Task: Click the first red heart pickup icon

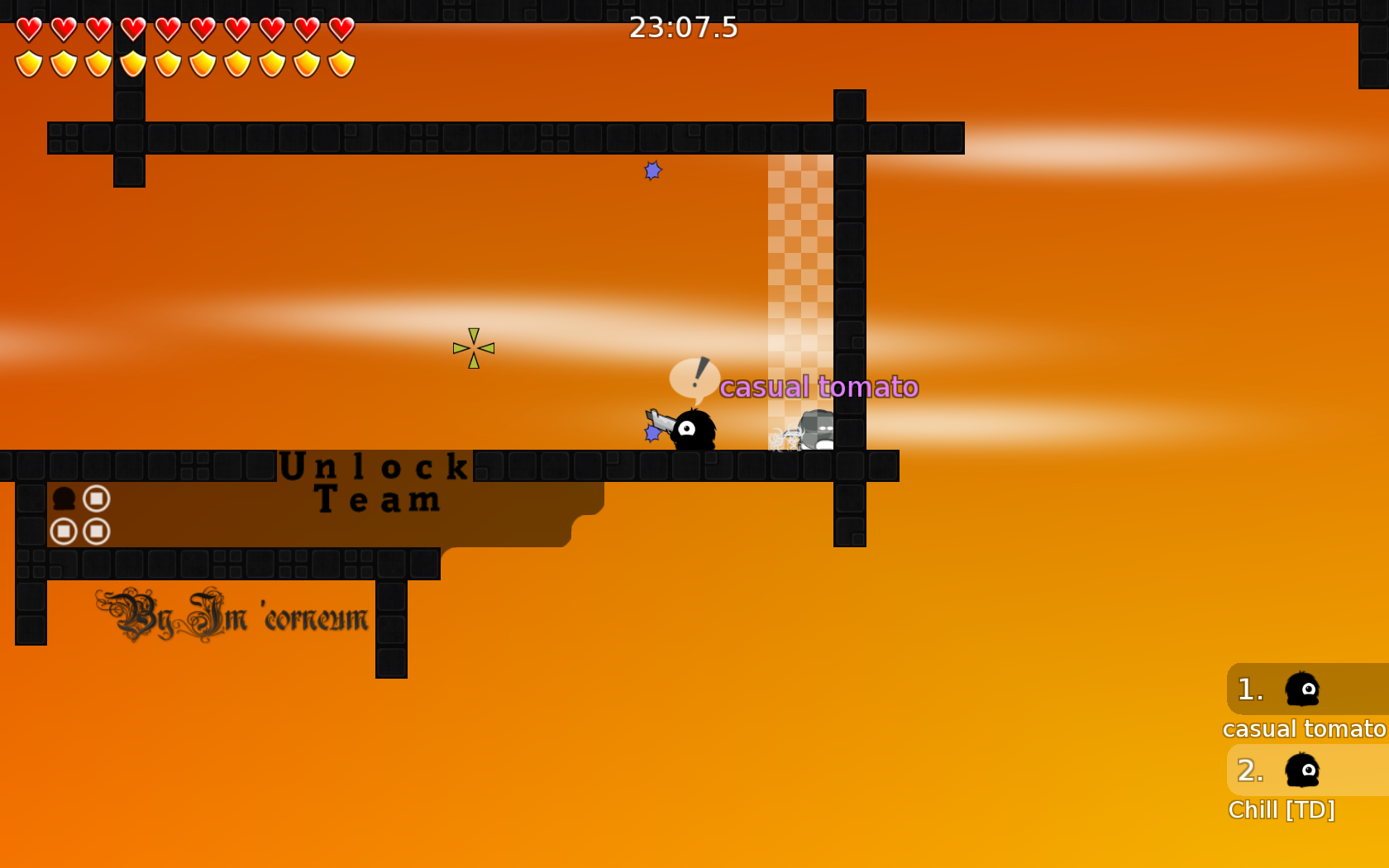Action: (28, 29)
